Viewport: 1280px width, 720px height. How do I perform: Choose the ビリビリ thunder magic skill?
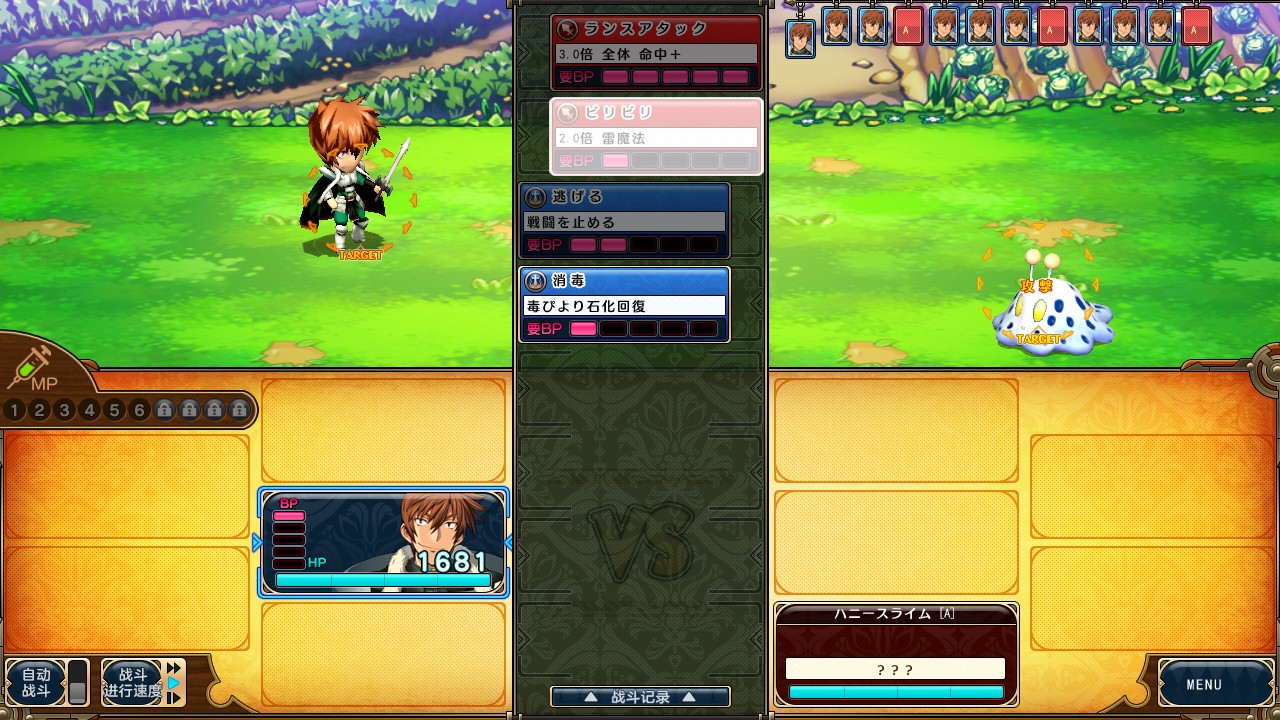656,137
